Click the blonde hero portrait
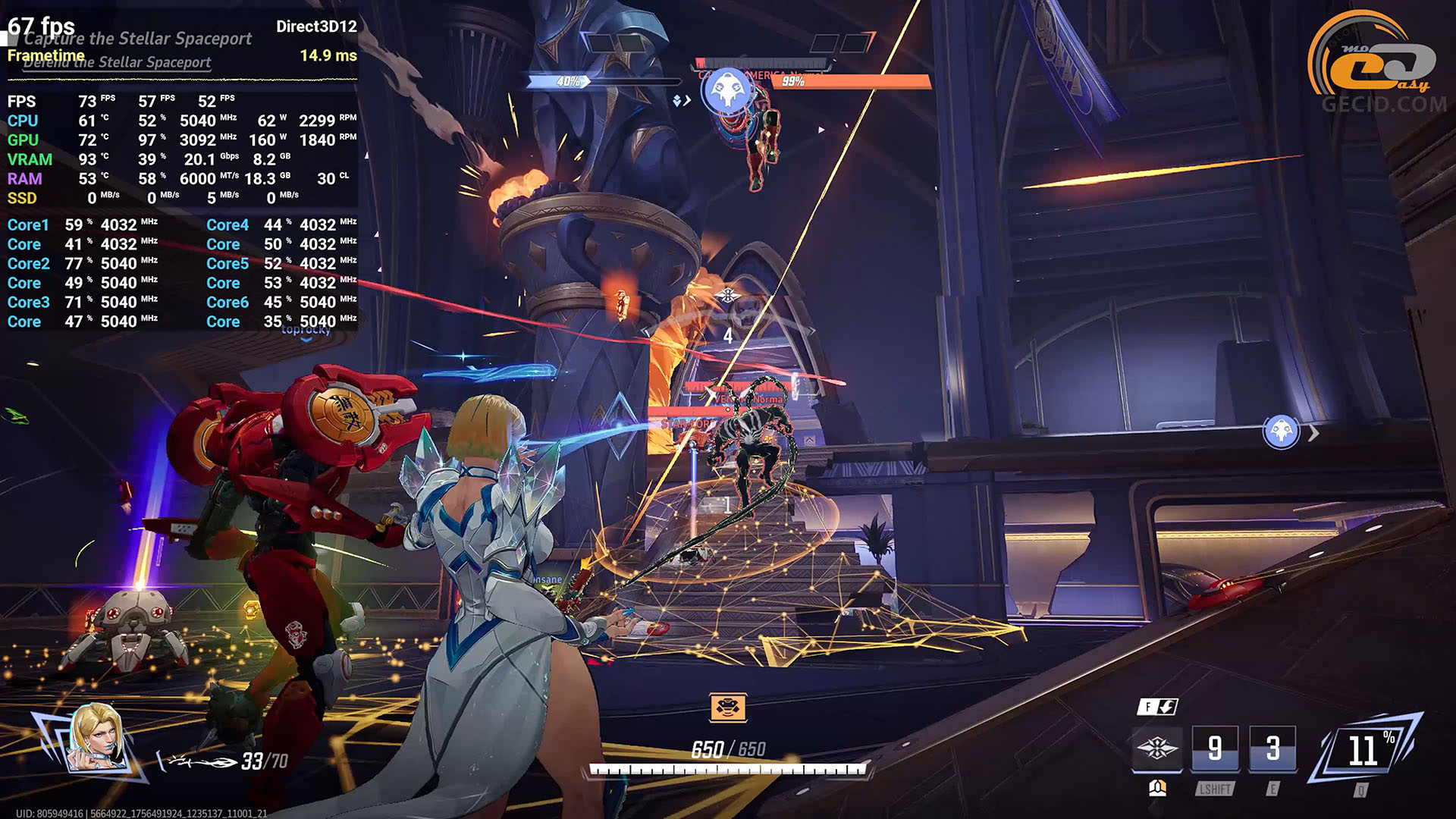 [97, 738]
